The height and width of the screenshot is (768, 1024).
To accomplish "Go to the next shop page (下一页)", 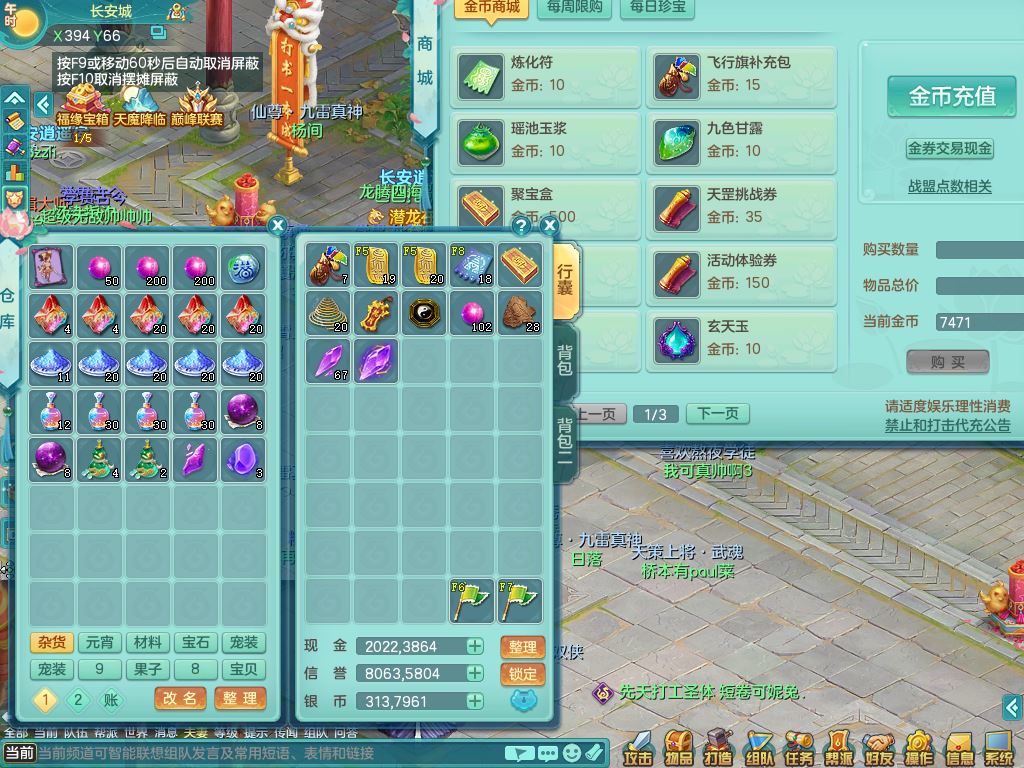I will click(717, 414).
